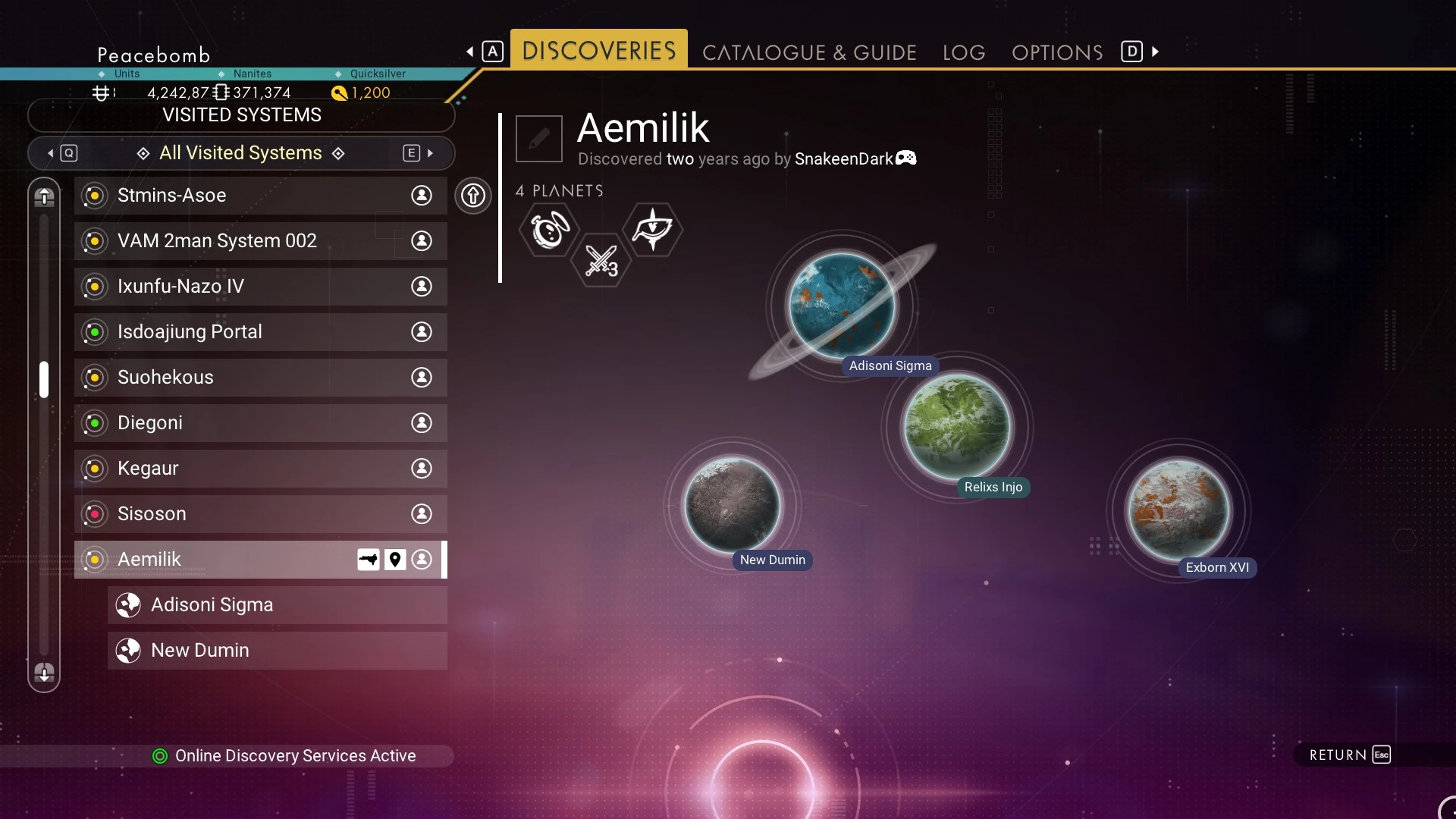Select Adisoni Sigma in the planet sublist
The height and width of the screenshot is (819, 1456).
pyautogui.click(x=277, y=605)
